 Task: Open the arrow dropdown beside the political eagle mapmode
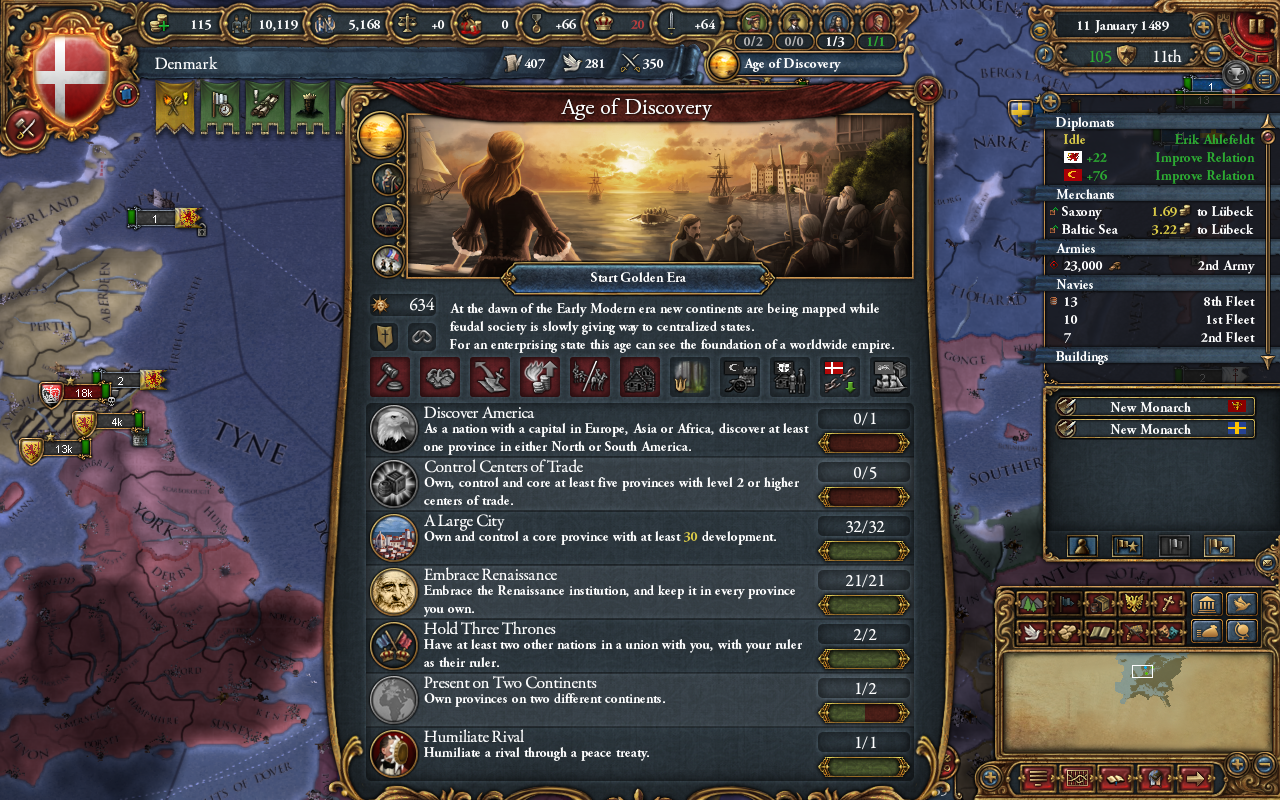[x=1147, y=604]
